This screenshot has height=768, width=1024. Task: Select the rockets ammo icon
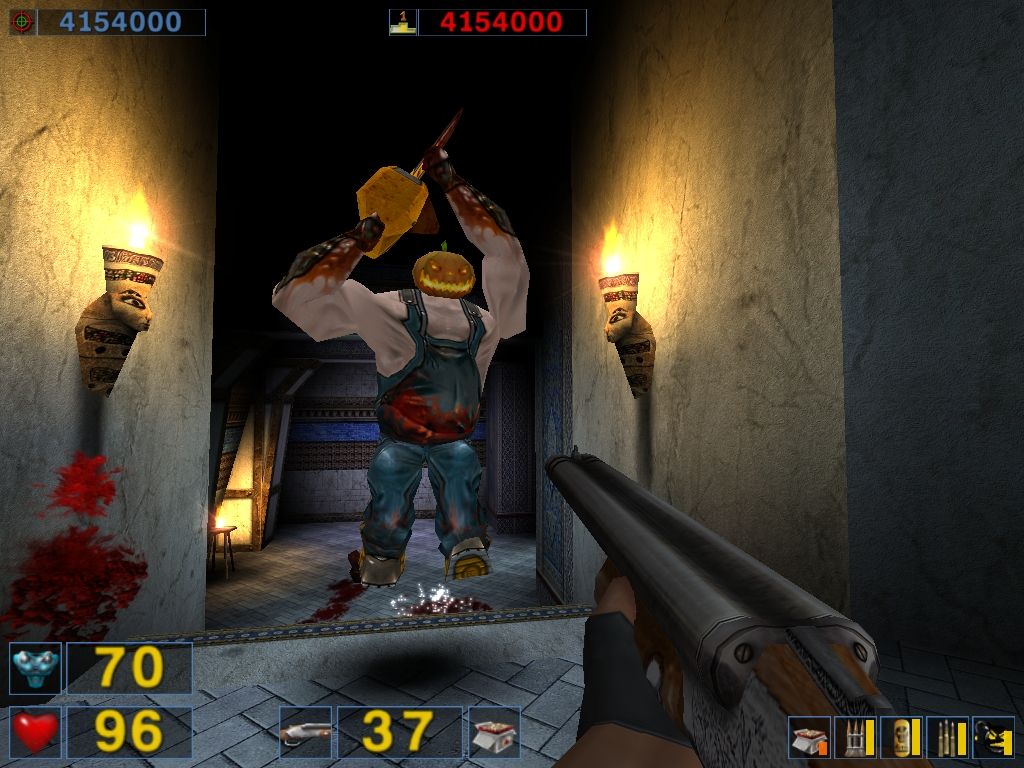(x=855, y=738)
